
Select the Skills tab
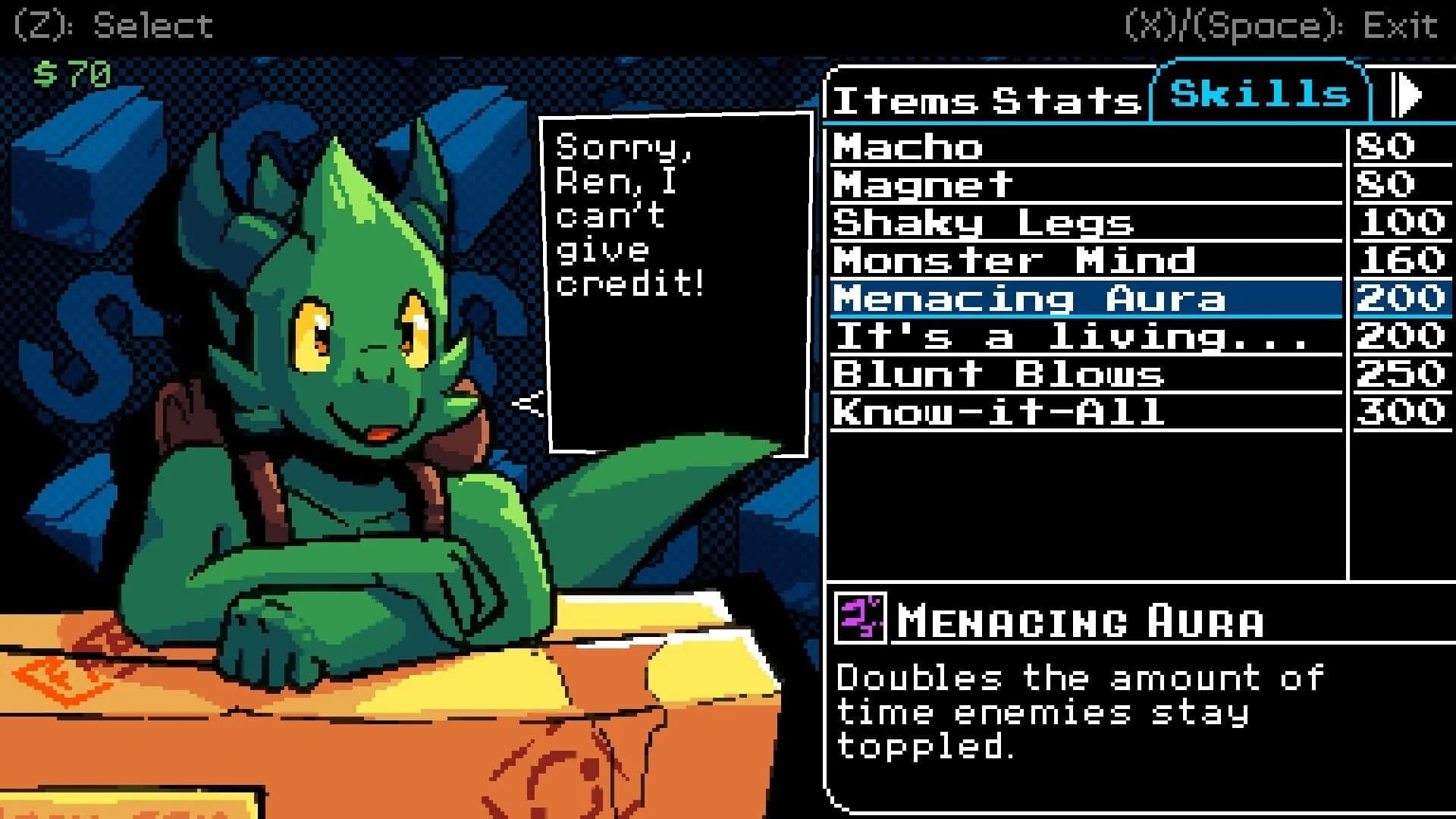pos(1259,93)
